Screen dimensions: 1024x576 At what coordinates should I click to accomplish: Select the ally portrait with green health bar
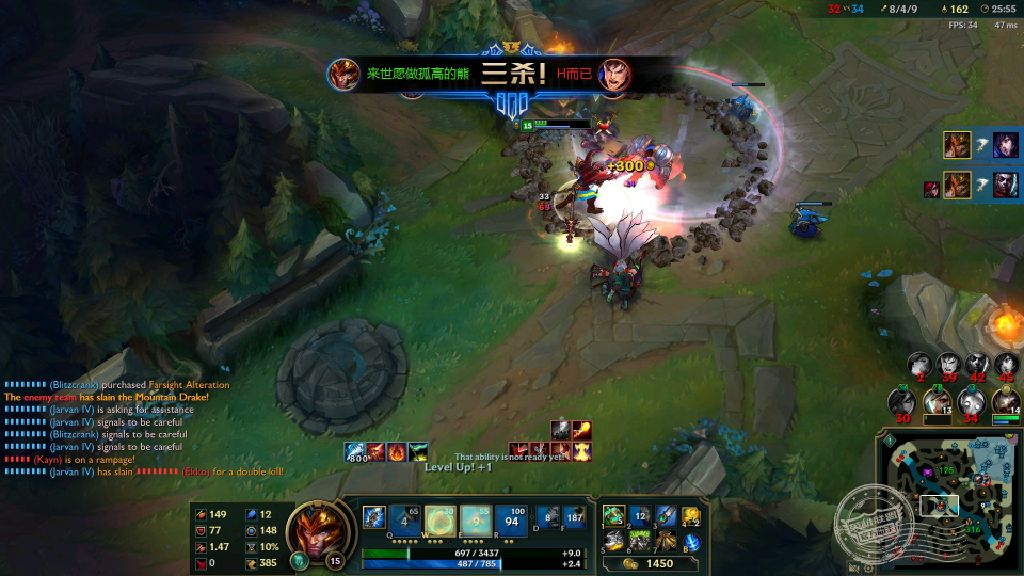[1006, 402]
